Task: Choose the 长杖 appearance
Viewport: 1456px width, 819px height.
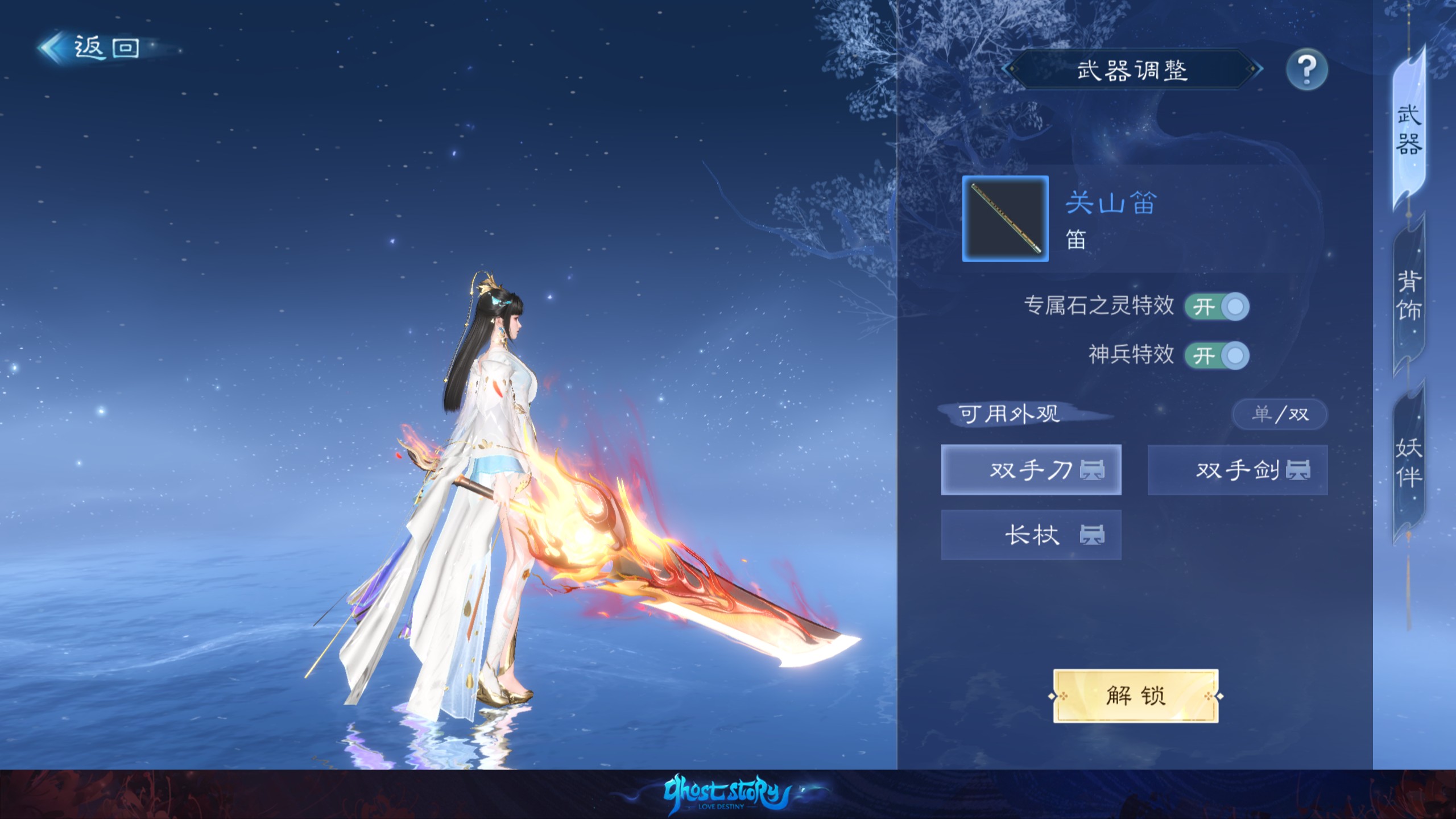Action: (x=1031, y=535)
